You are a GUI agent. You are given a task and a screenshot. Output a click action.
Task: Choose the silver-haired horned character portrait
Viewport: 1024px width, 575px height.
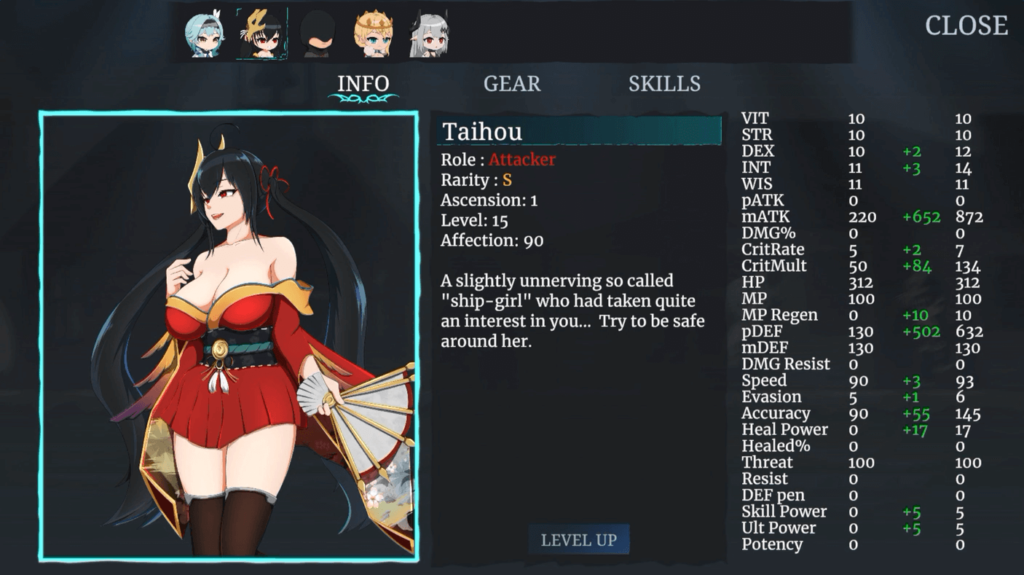click(x=428, y=35)
